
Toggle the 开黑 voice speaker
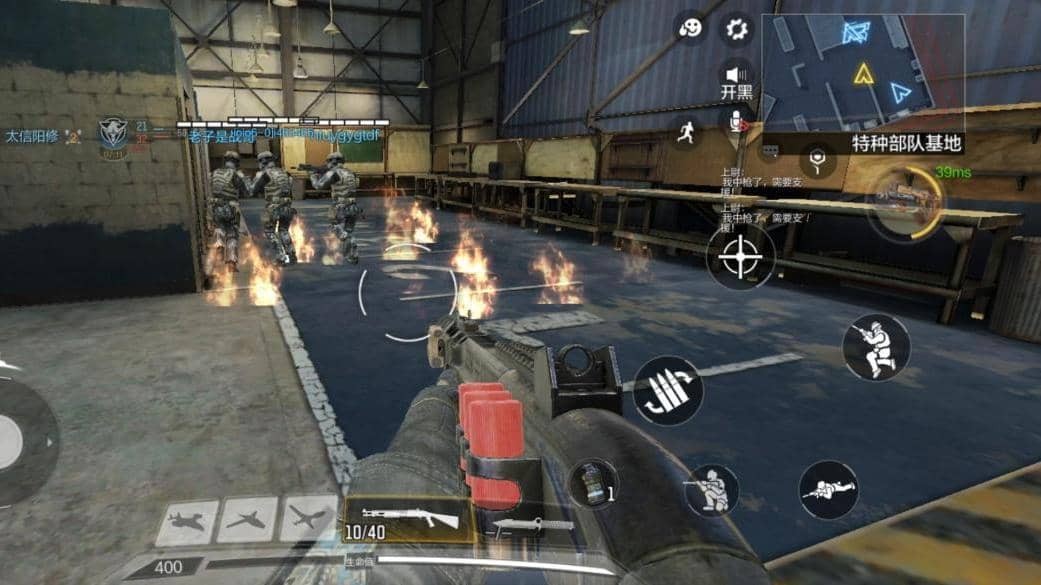pos(738,75)
